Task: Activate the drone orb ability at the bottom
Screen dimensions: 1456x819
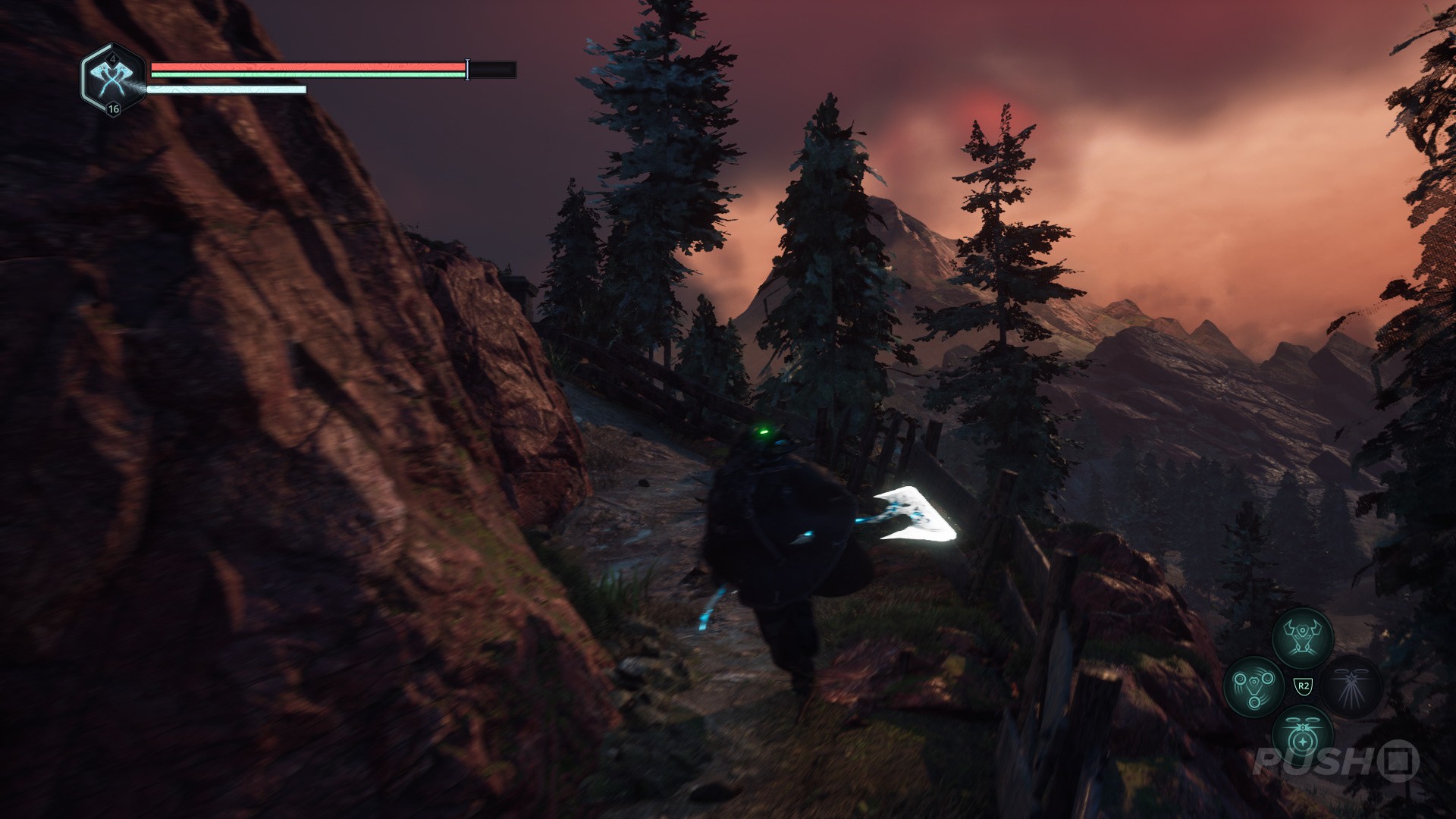Action: tap(1302, 736)
